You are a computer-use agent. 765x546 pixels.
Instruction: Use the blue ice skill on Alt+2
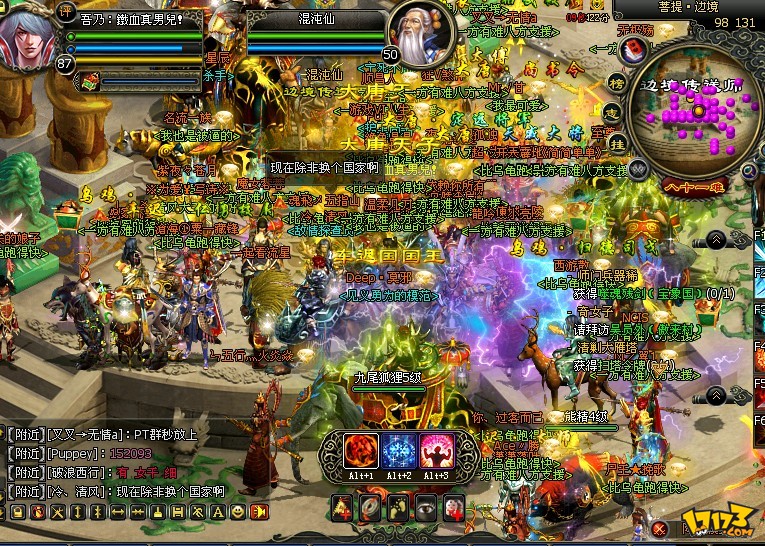[x=399, y=452]
